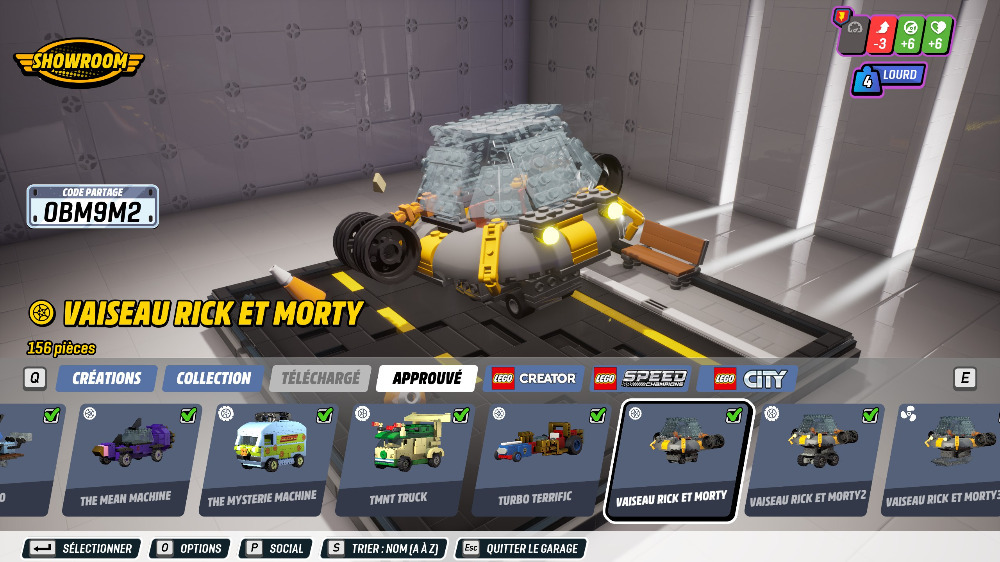
Task: Change sorting via Trier : Nom (A à Z)
Action: 384,548
